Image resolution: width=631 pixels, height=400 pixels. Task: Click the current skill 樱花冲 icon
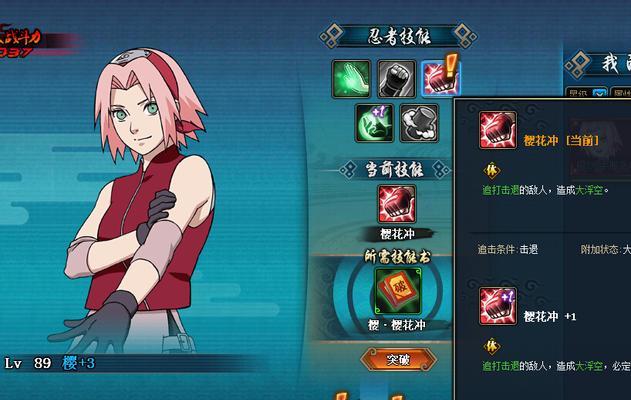point(396,204)
